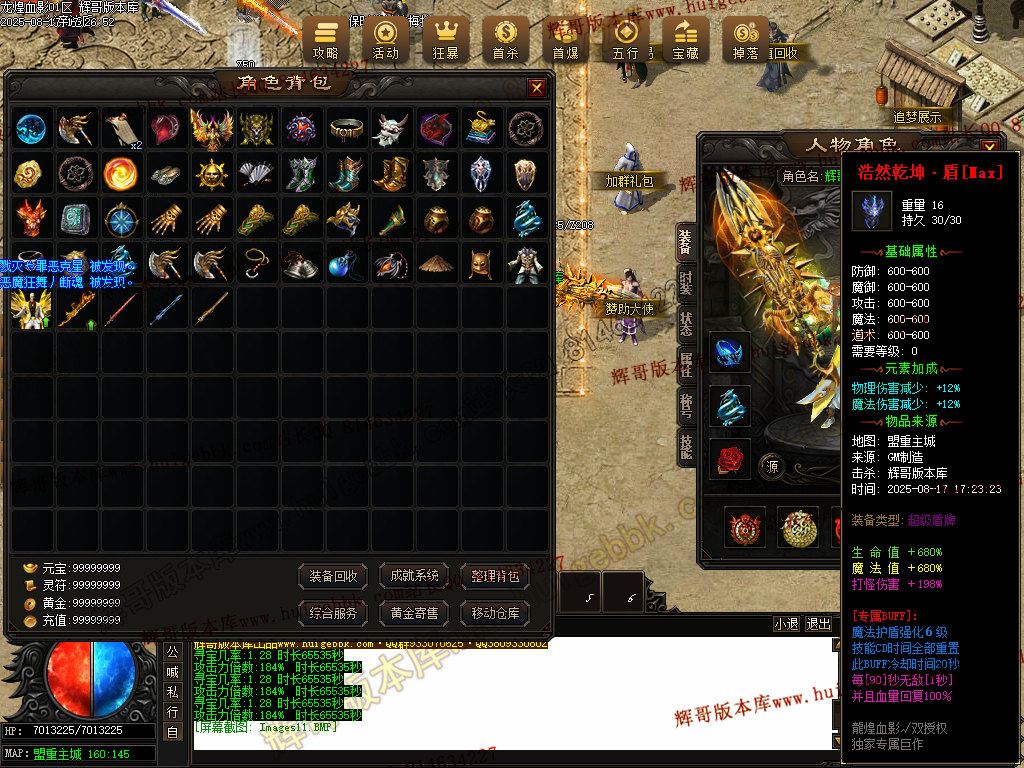Open the 首杀 first-kill menu
The height and width of the screenshot is (768, 1024).
point(505,40)
